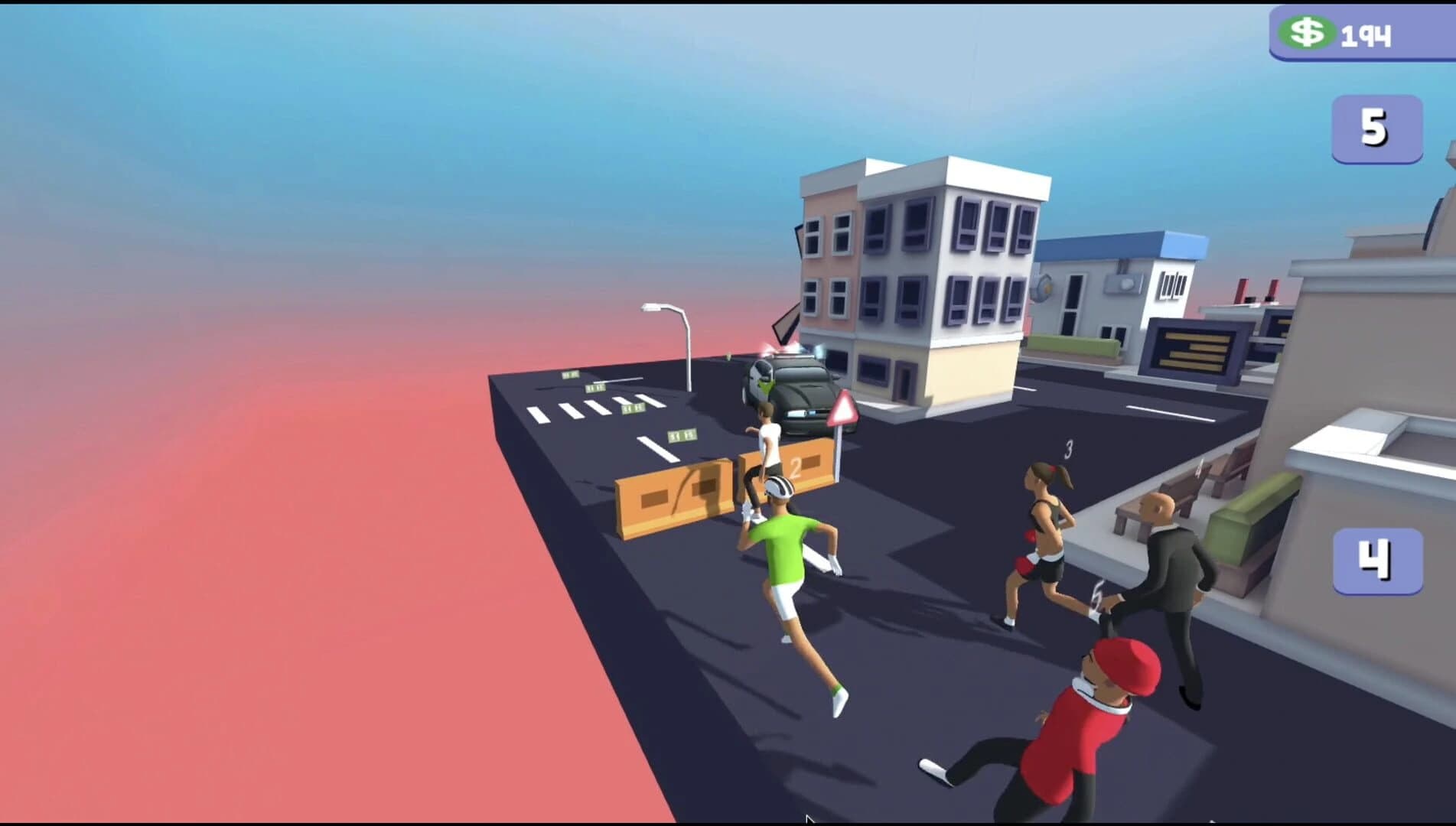Select the cash bill beside the dashed lane line

point(684,437)
